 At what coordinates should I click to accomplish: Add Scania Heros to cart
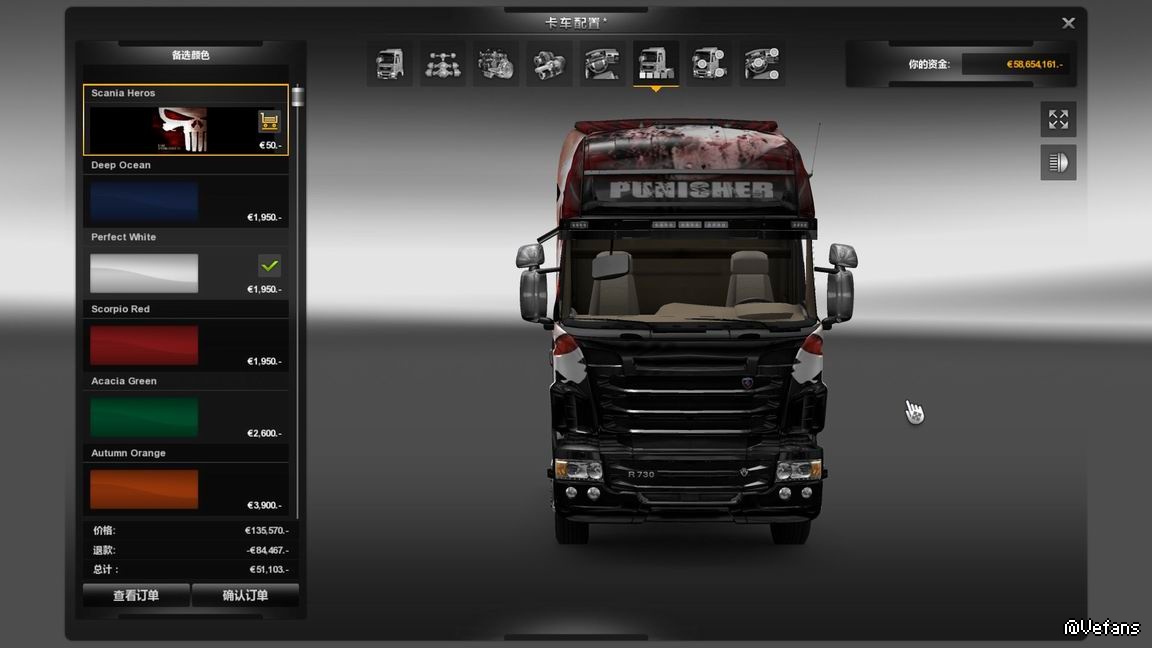click(x=269, y=122)
